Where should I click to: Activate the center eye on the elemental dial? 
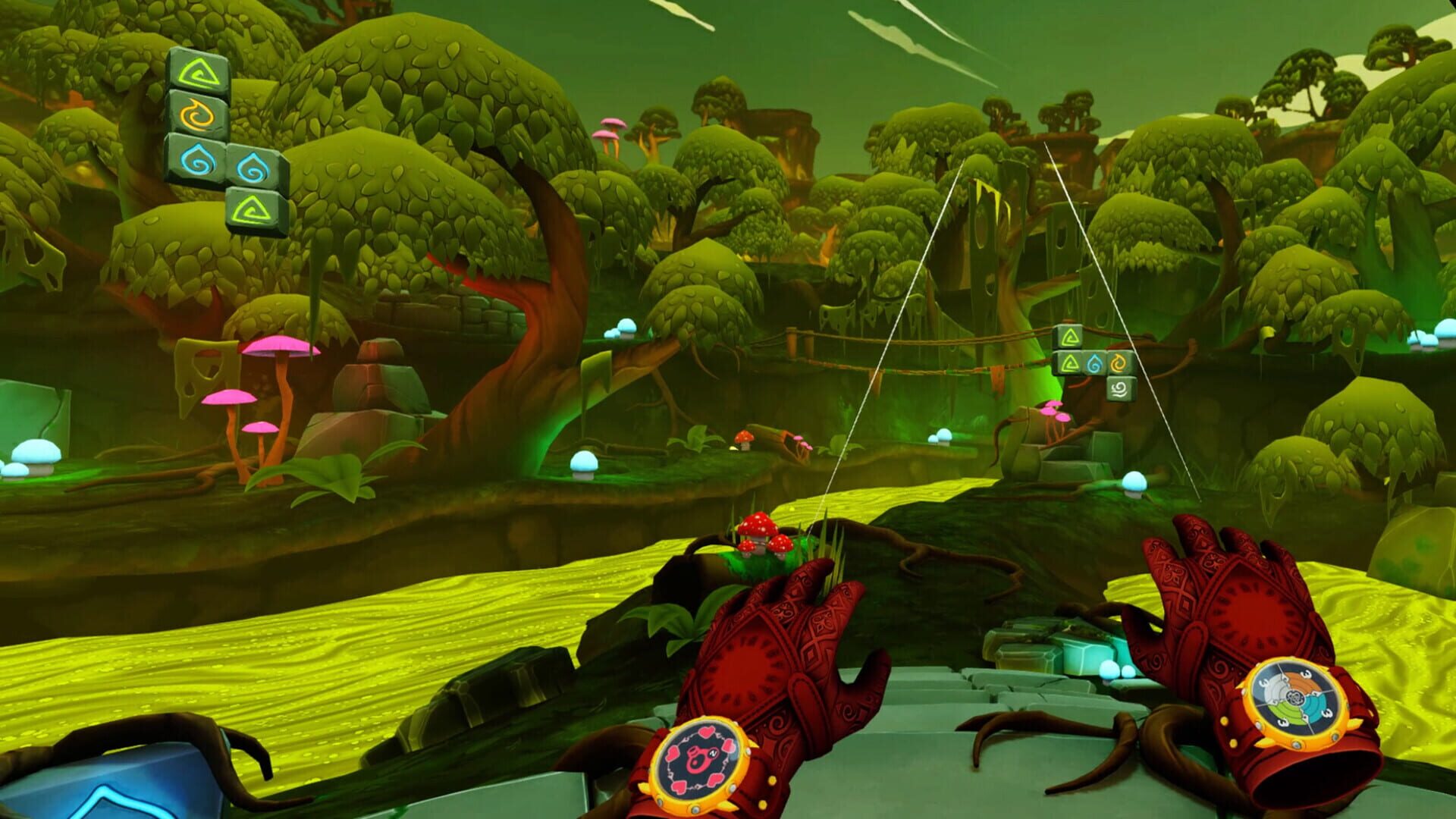pos(1295,697)
